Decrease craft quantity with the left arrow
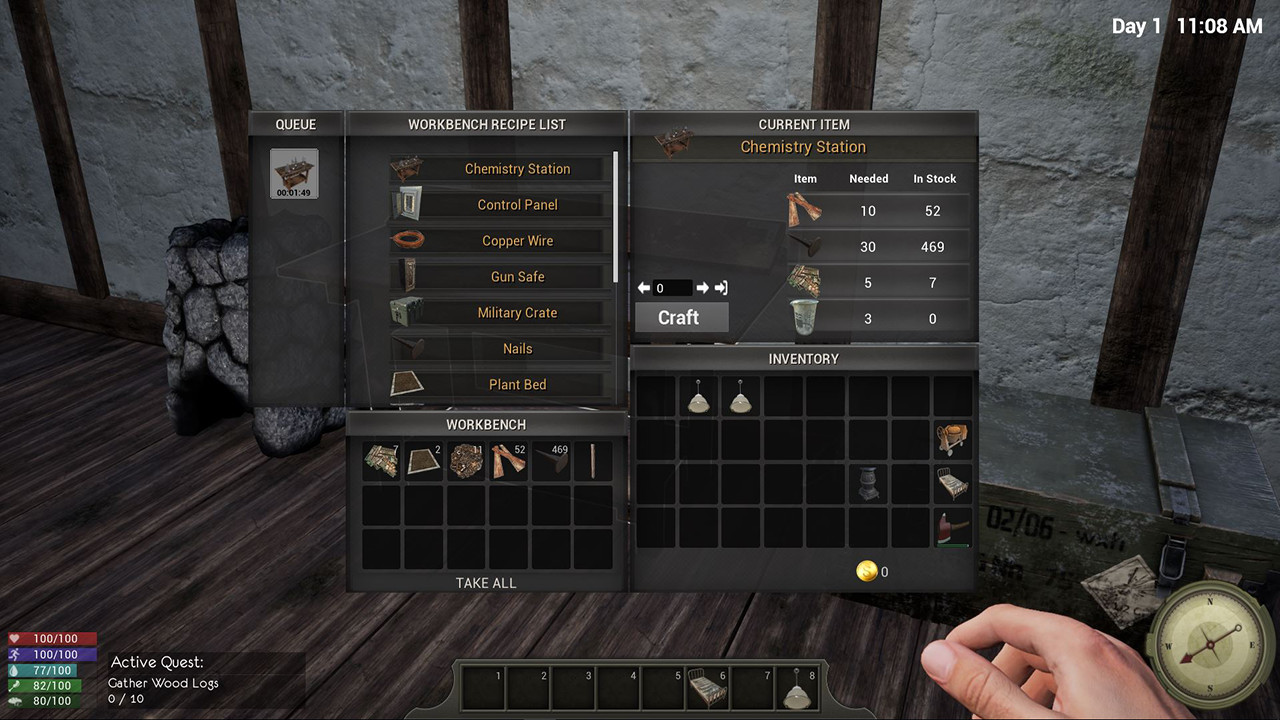1280x720 pixels. [644, 288]
